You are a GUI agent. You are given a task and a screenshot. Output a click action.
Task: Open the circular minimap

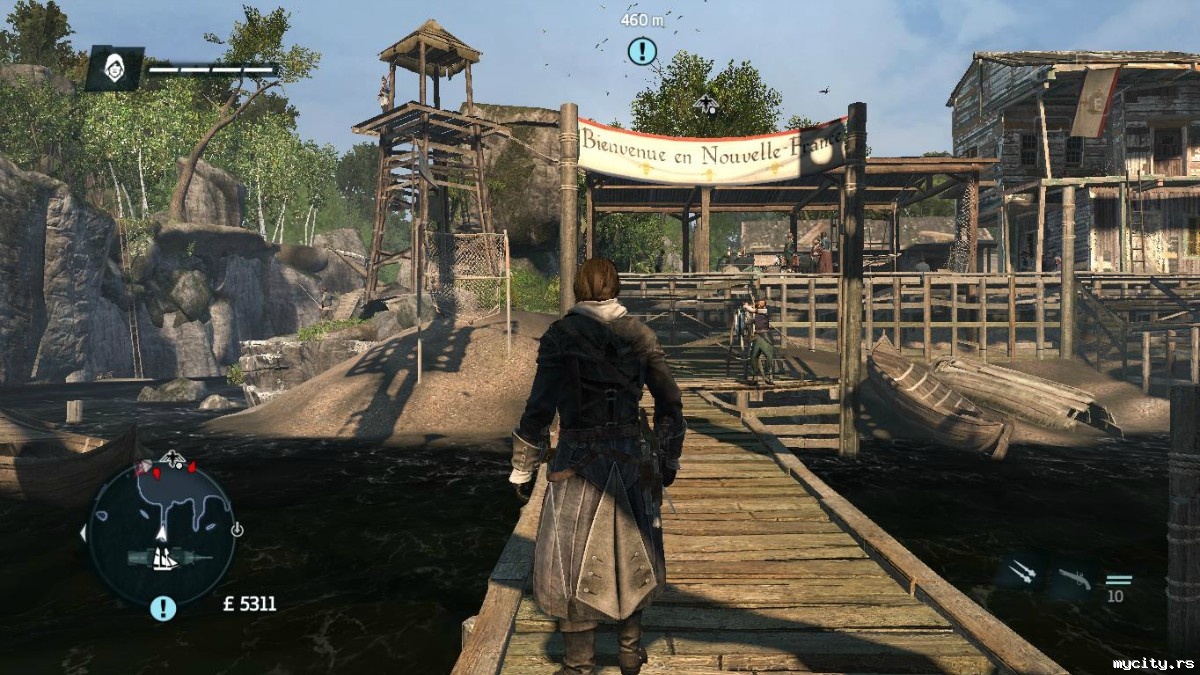coord(160,533)
